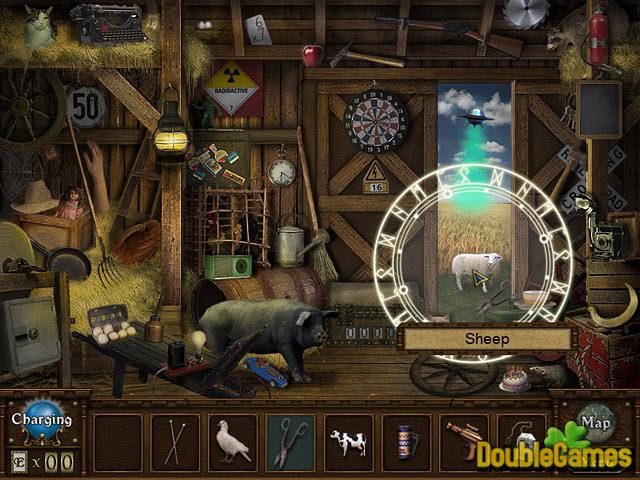Click the blue striped can slot
Image resolution: width=640 pixels, height=480 pixels.
(407, 439)
